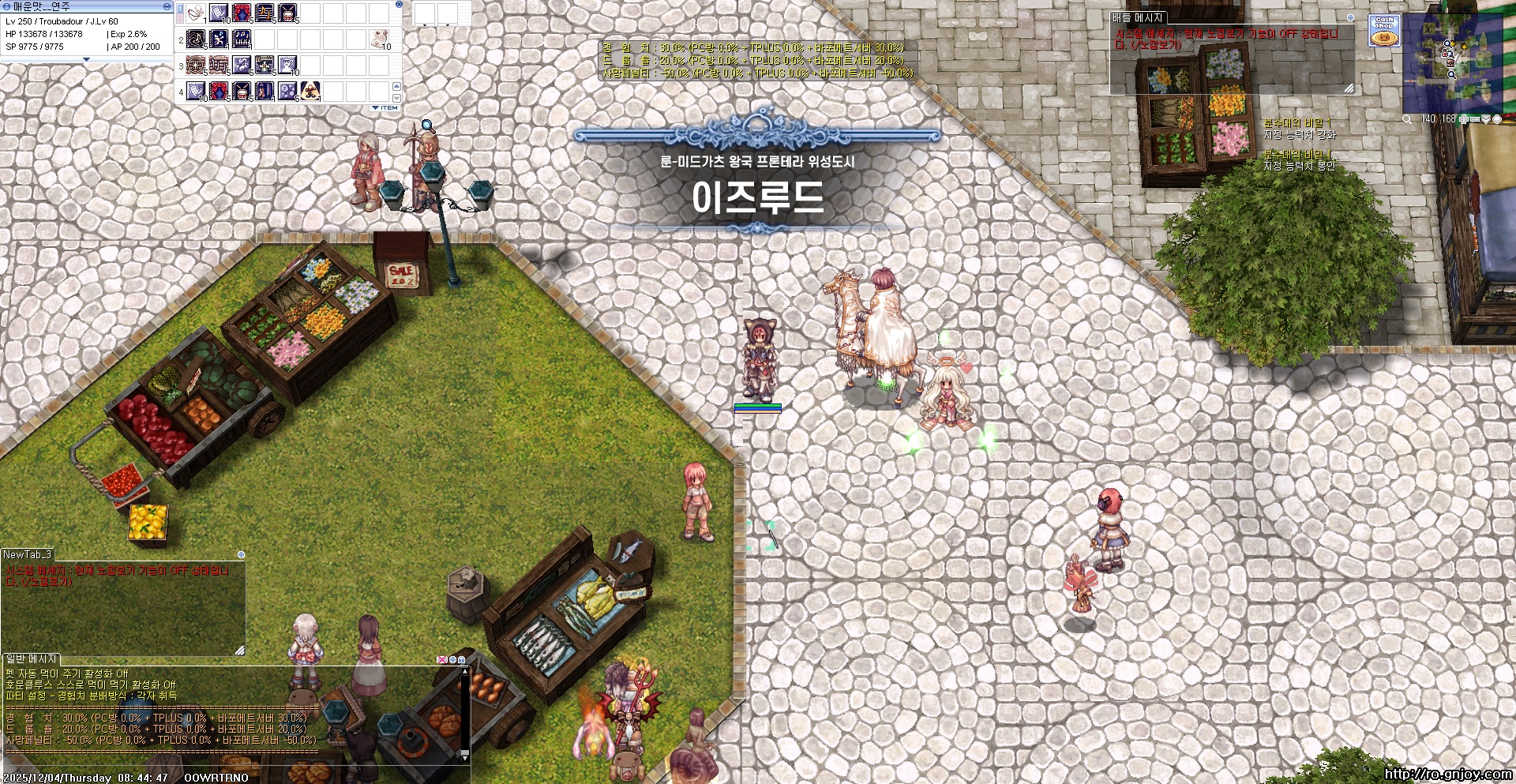Select the spotlight performance skill in hotbar row 4
1516x784 pixels.
(x=310, y=92)
